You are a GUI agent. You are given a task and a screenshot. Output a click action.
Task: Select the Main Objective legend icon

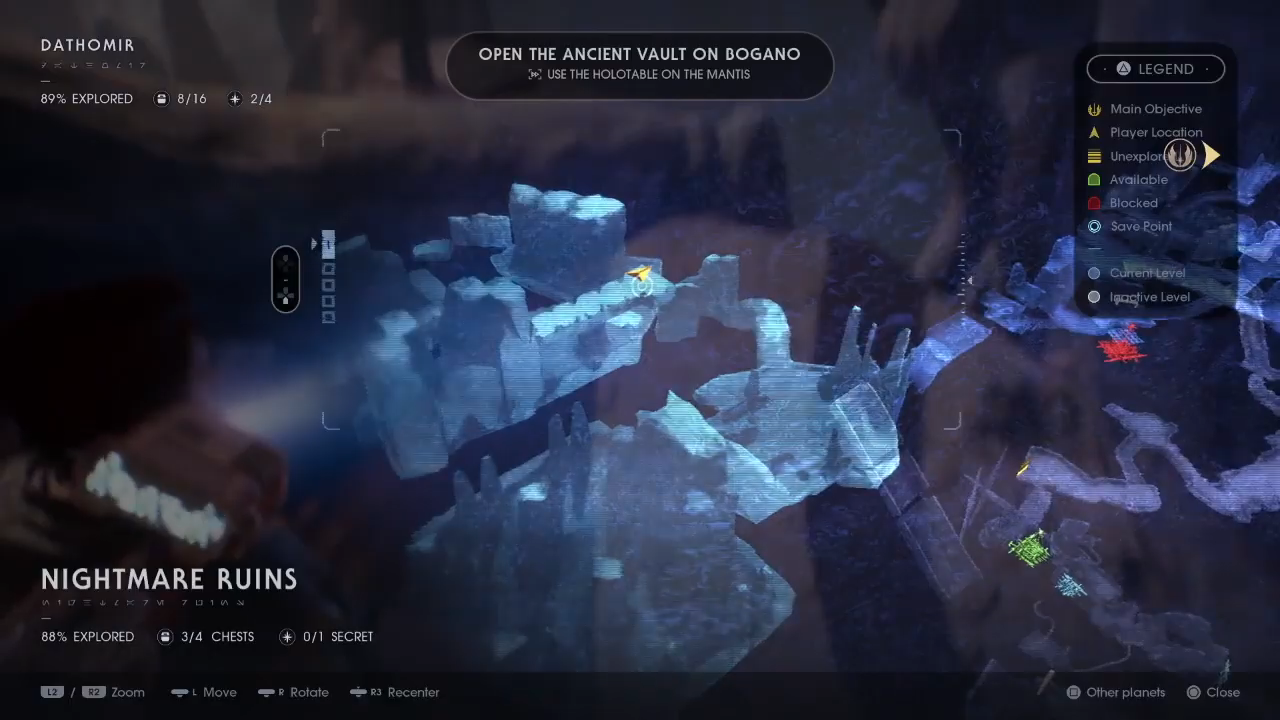point(1094,109)
